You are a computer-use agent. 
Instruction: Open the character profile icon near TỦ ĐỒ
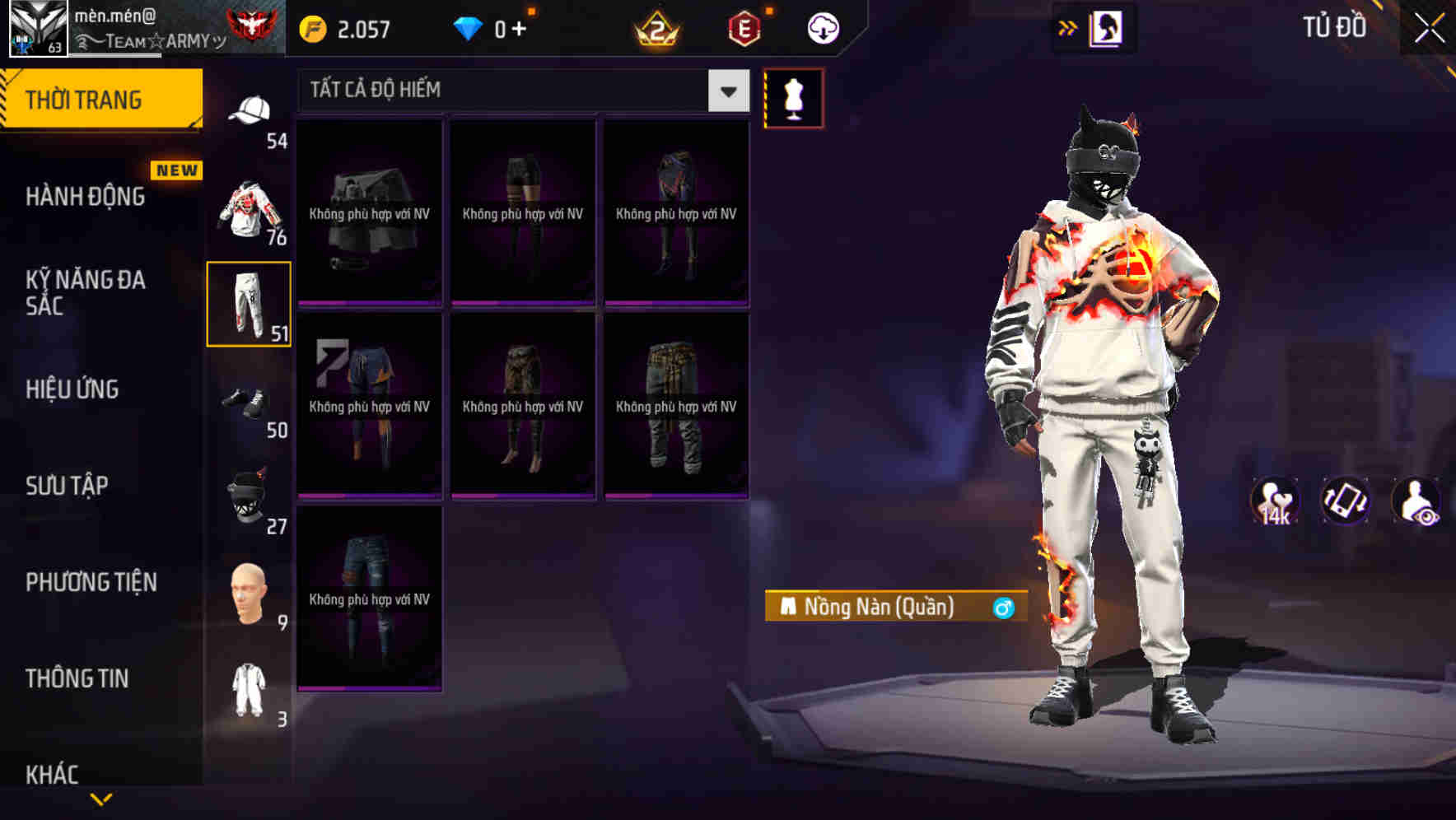1107,27
